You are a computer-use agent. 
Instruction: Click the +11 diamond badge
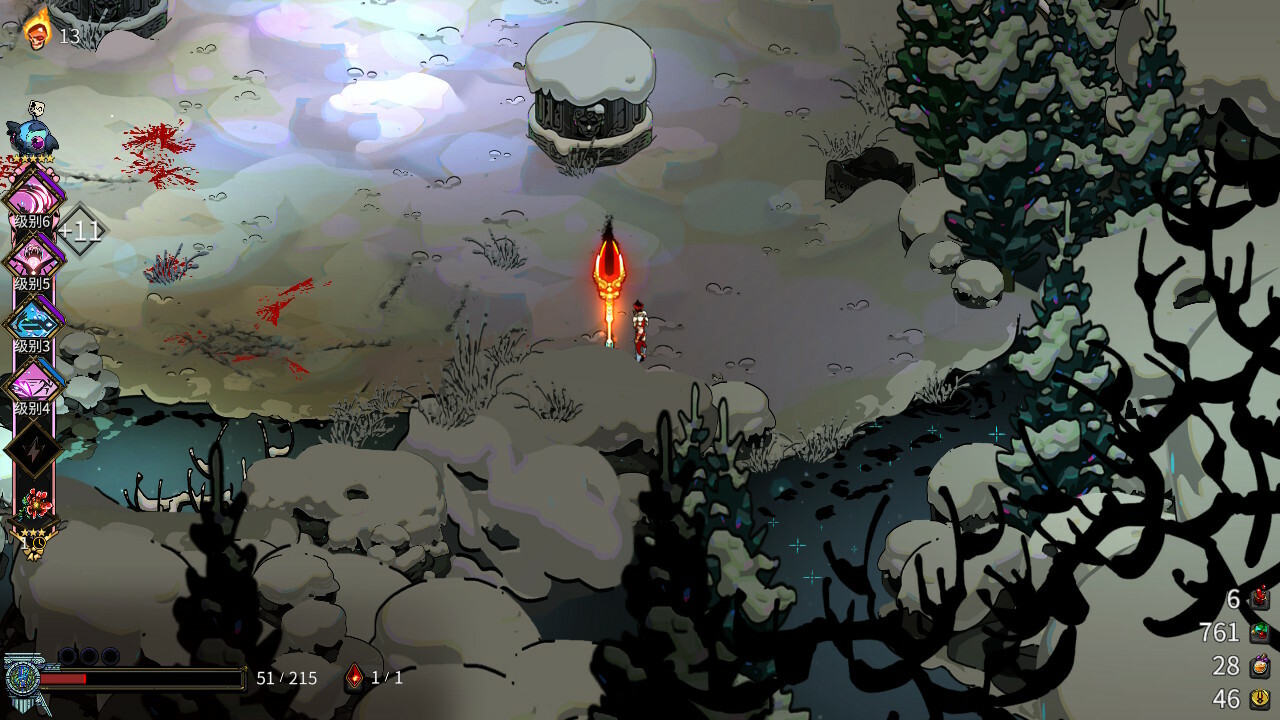pyautogui.click(x=80, y=231)
